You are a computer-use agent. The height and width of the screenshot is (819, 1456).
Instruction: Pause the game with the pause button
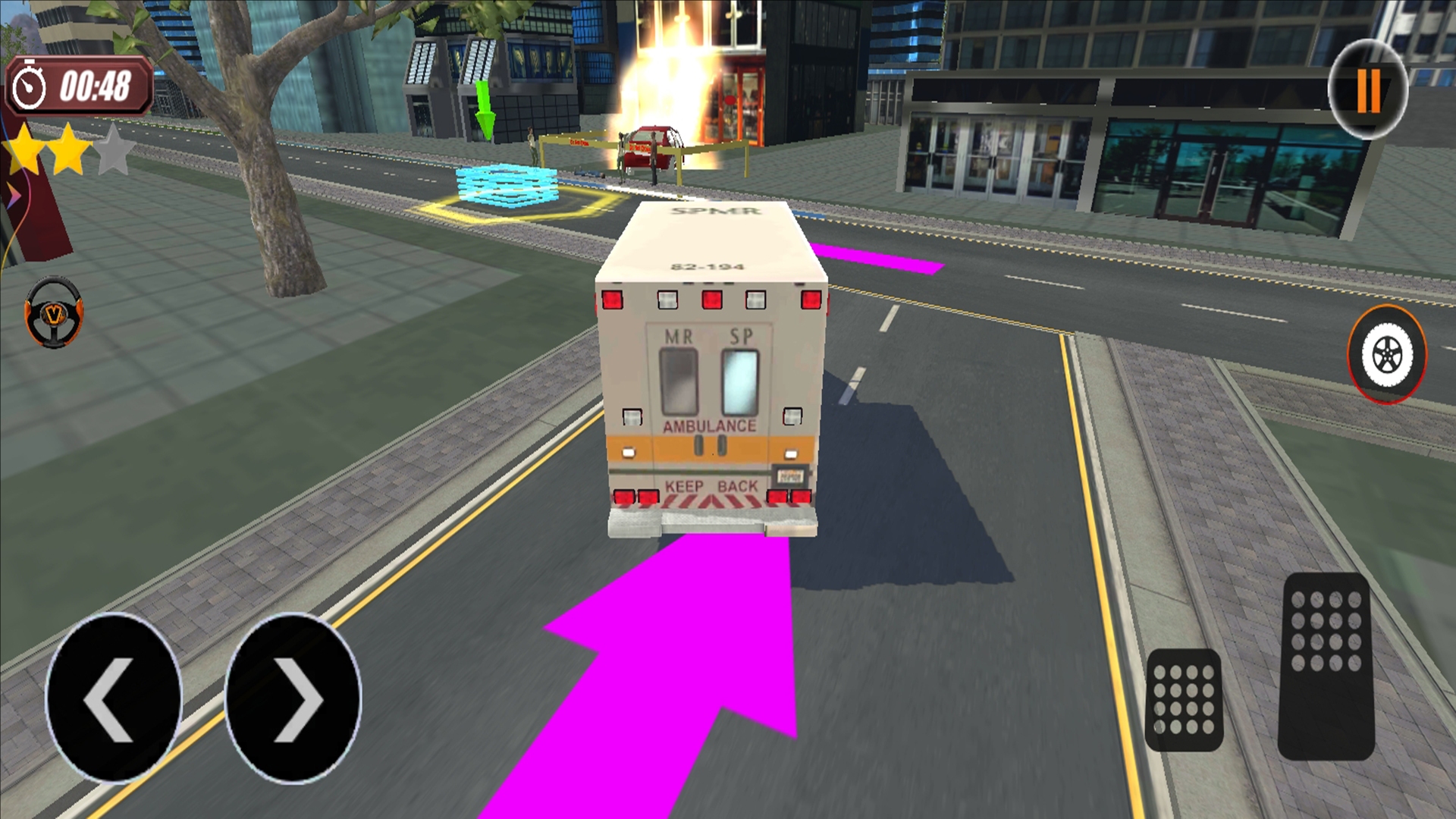1368,90
